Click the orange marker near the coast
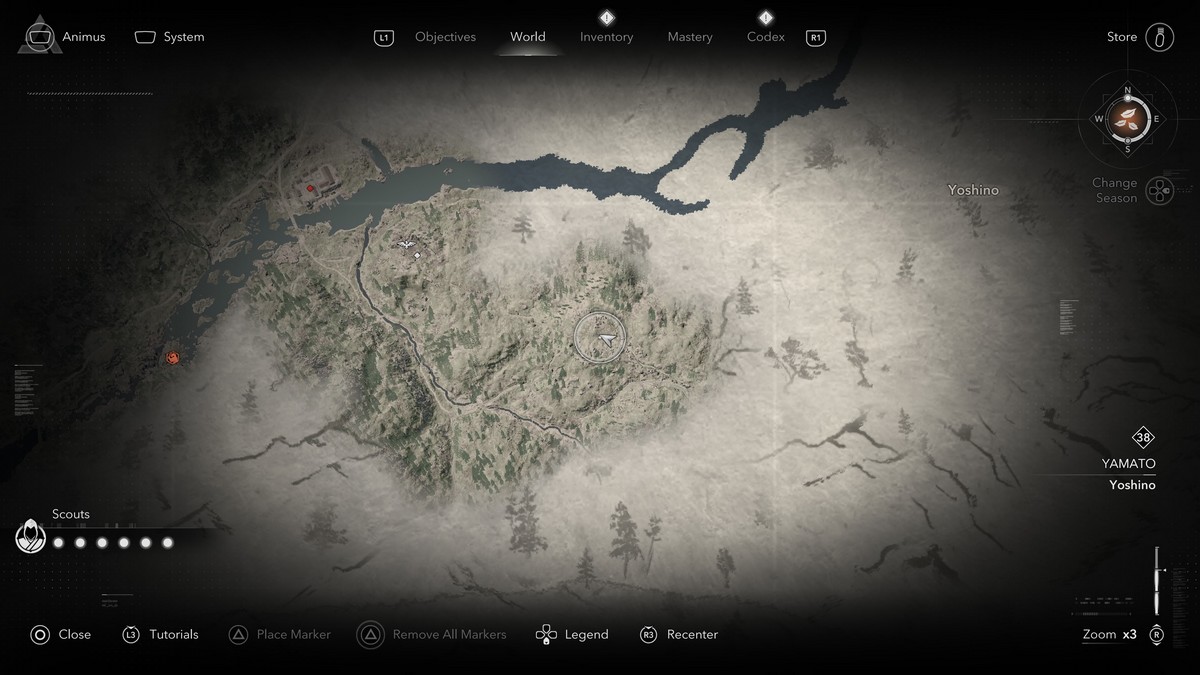Screen dimensions: 1200x675 click(x=175, y=357)
